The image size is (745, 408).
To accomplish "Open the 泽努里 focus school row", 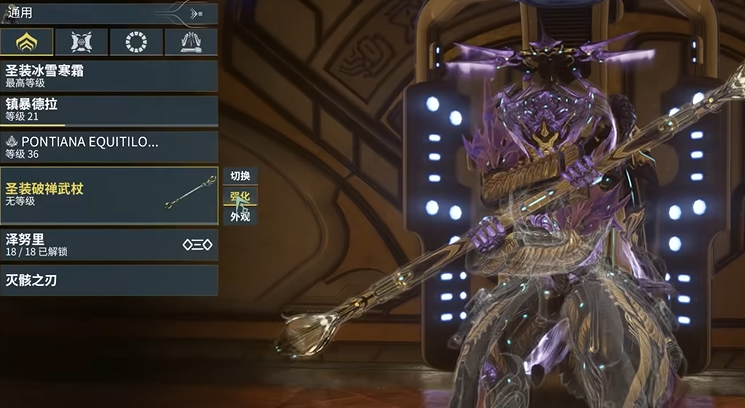I will click(x=108, y=245).
